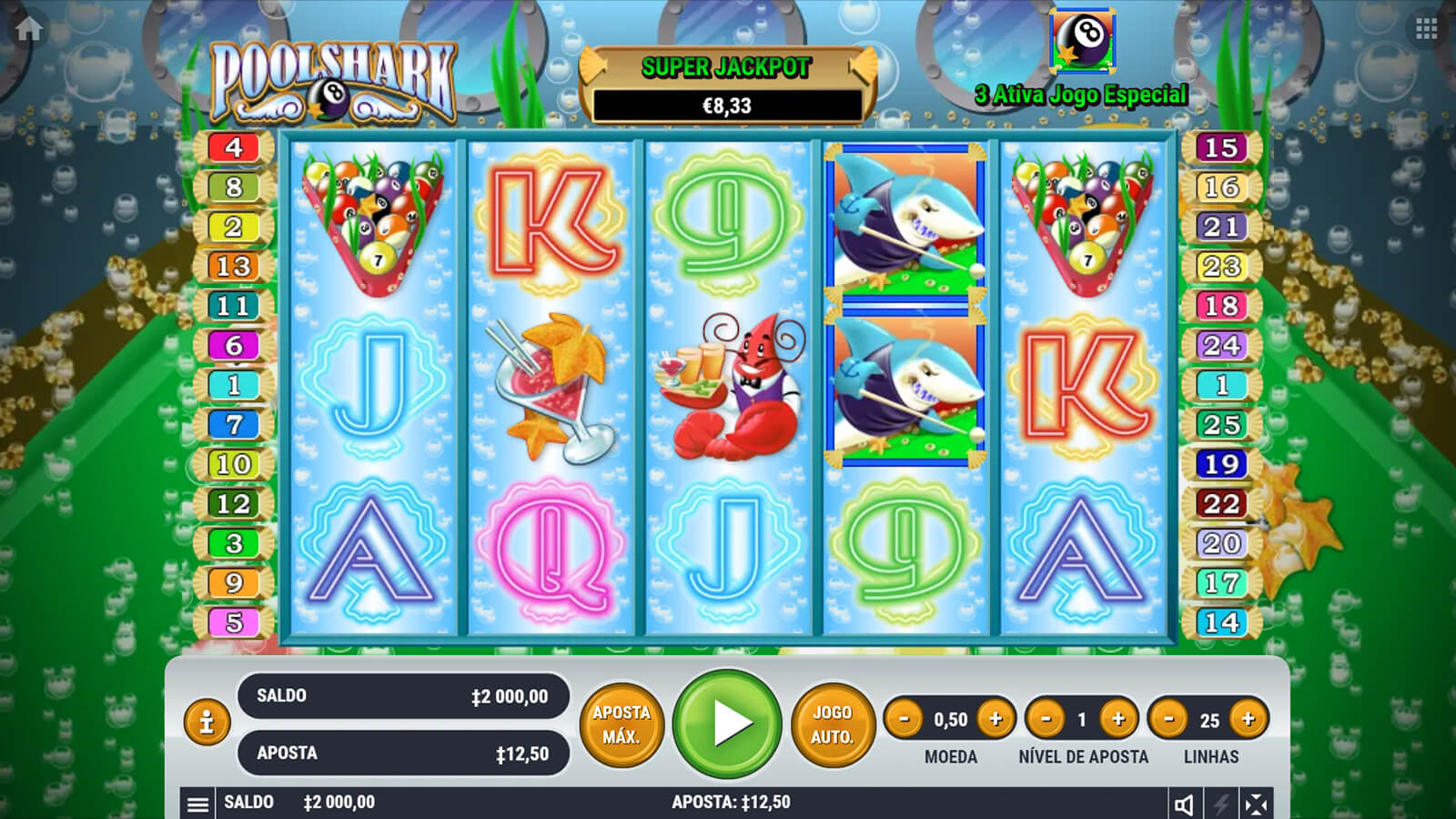
Task: Open the hamburger menu in bottom bar
Action: (197, 804)
